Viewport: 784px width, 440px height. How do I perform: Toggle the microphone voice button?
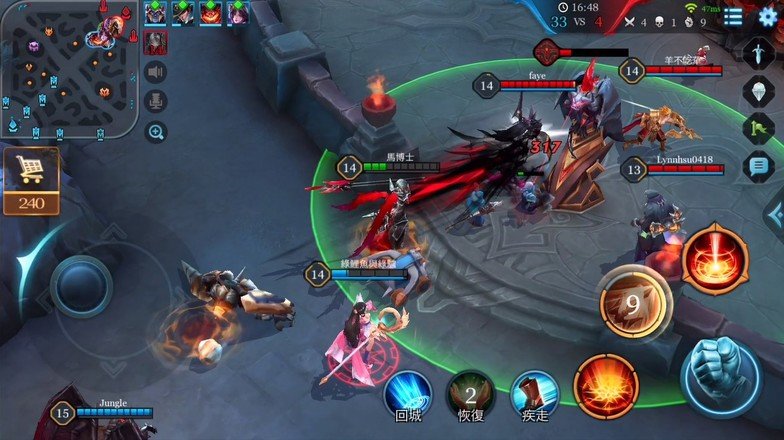pyautogui.click(x=155, y=101)
